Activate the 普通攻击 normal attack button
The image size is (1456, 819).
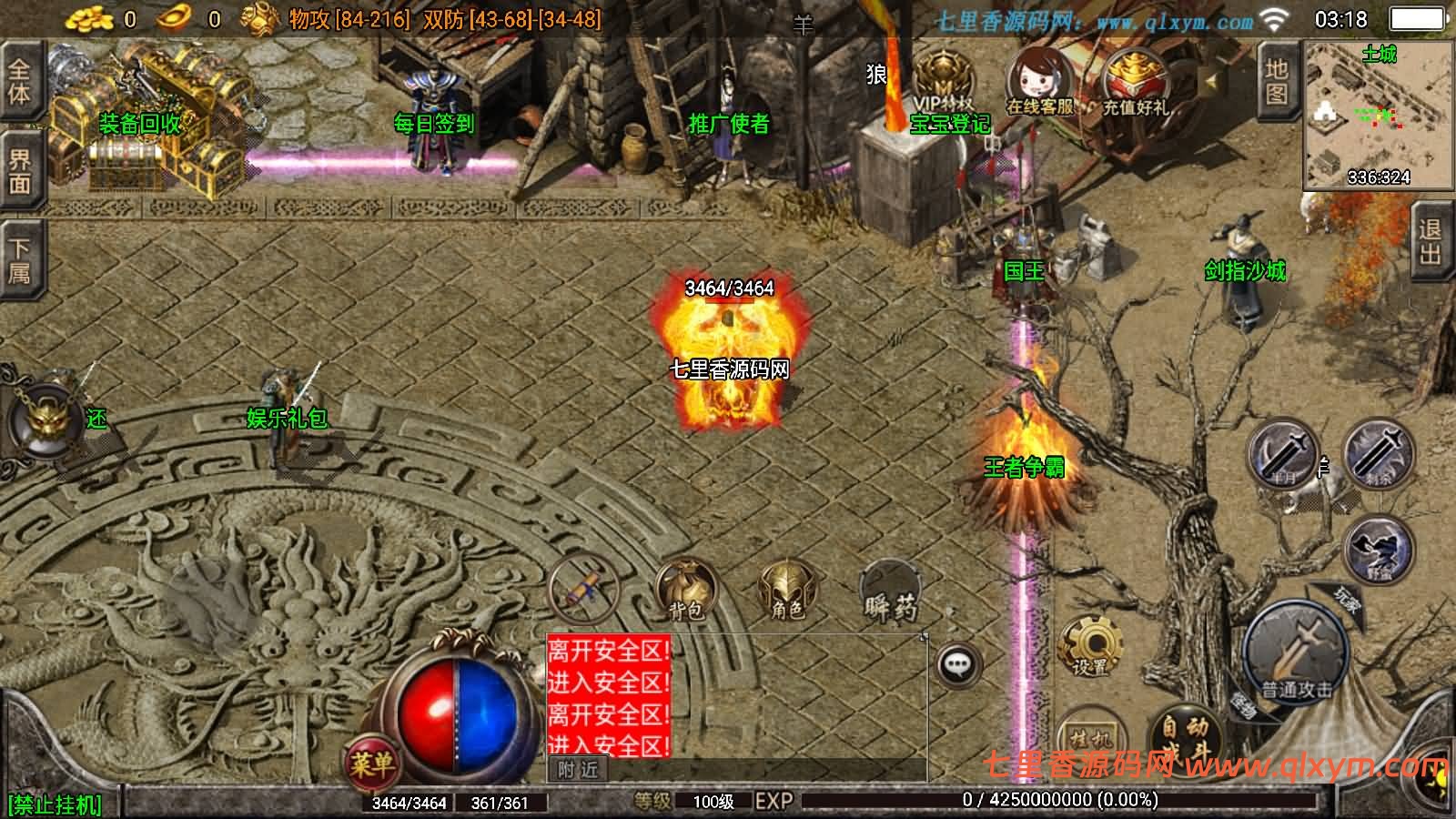point(1296,652)
